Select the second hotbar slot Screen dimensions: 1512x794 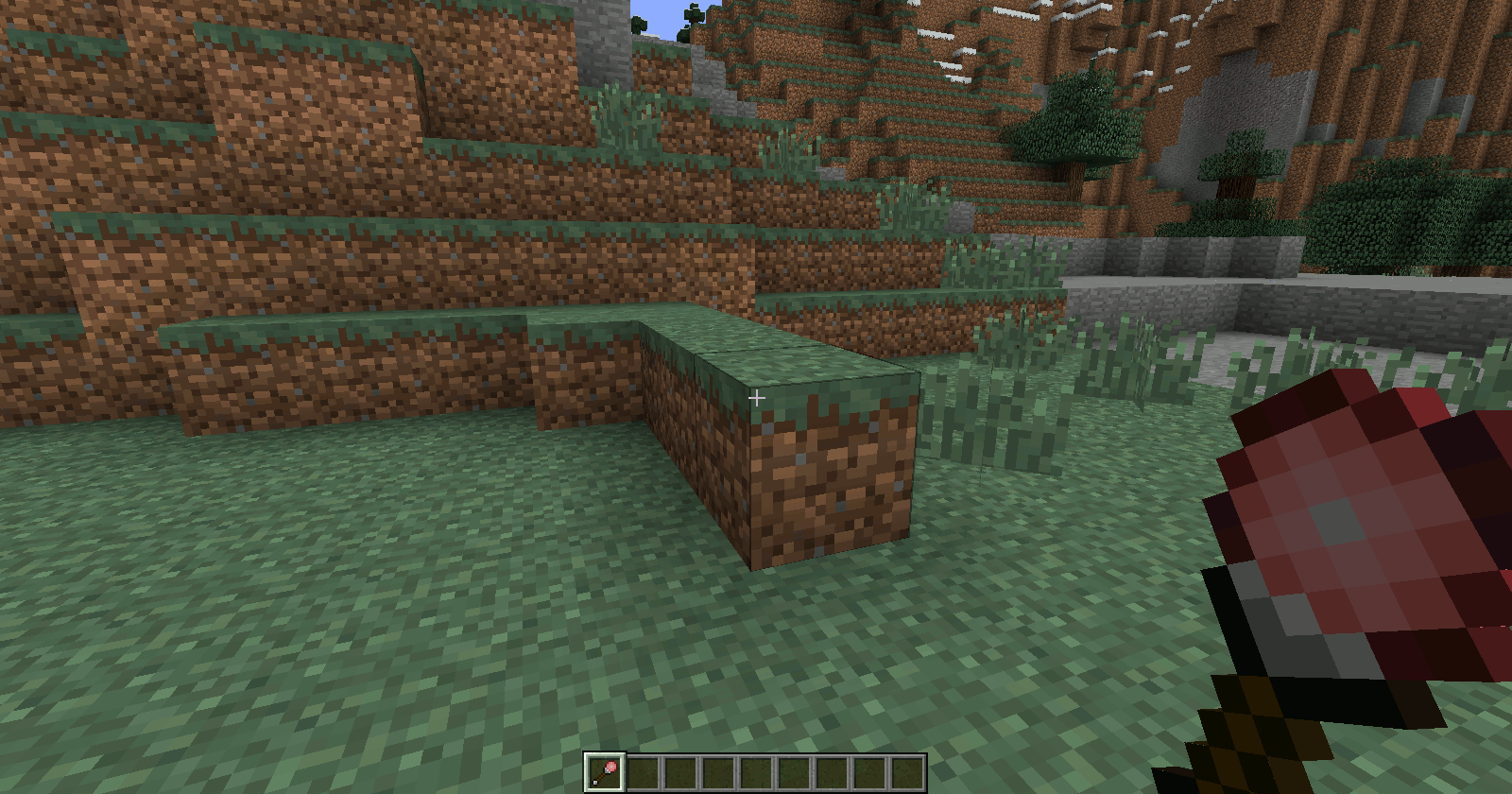644,772
